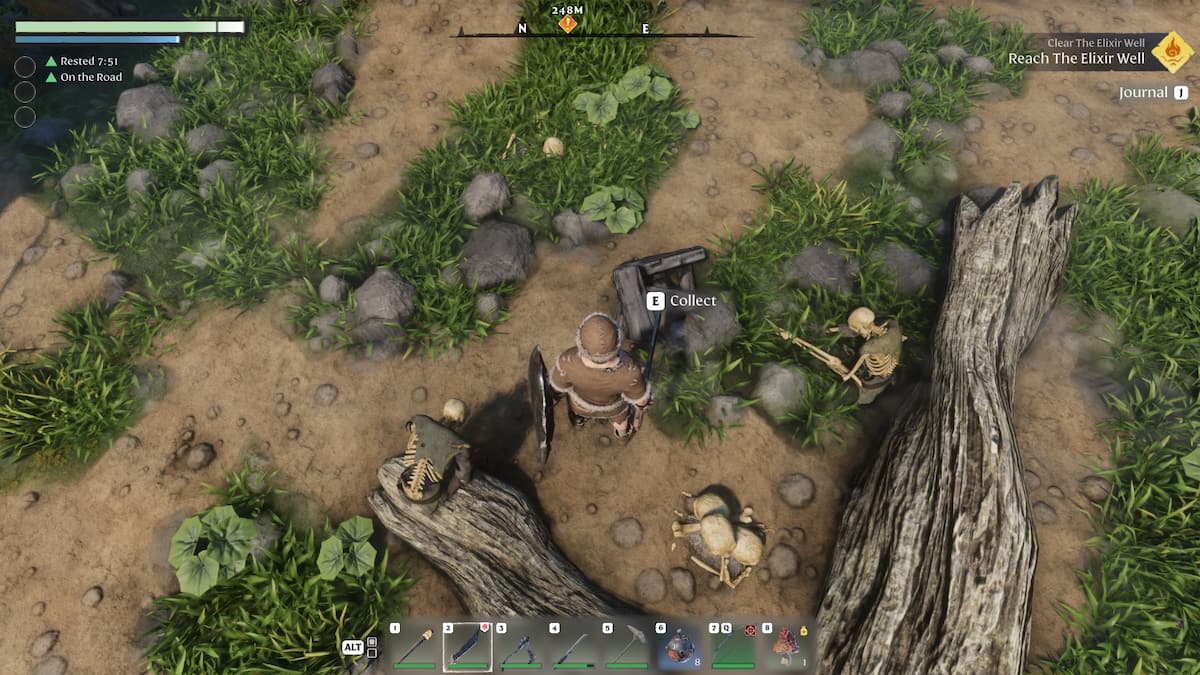
Task: Click the yellow flame quest emblem
Action: pos(1172,52)
